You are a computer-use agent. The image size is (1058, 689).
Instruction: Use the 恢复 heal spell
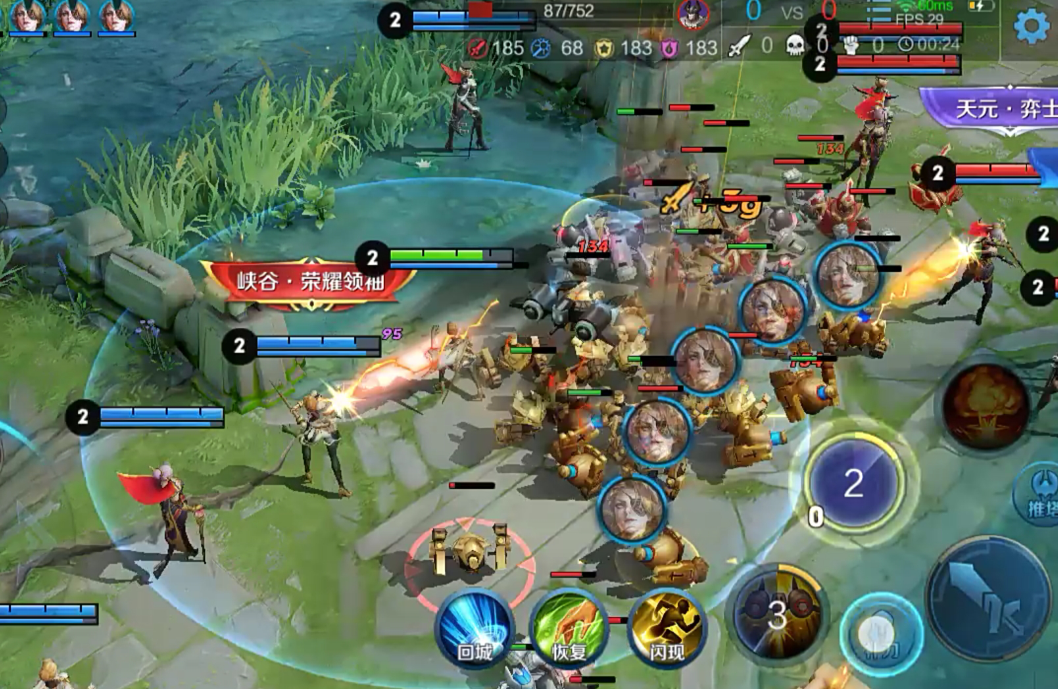pyautogui.click(x=568, y=627)
